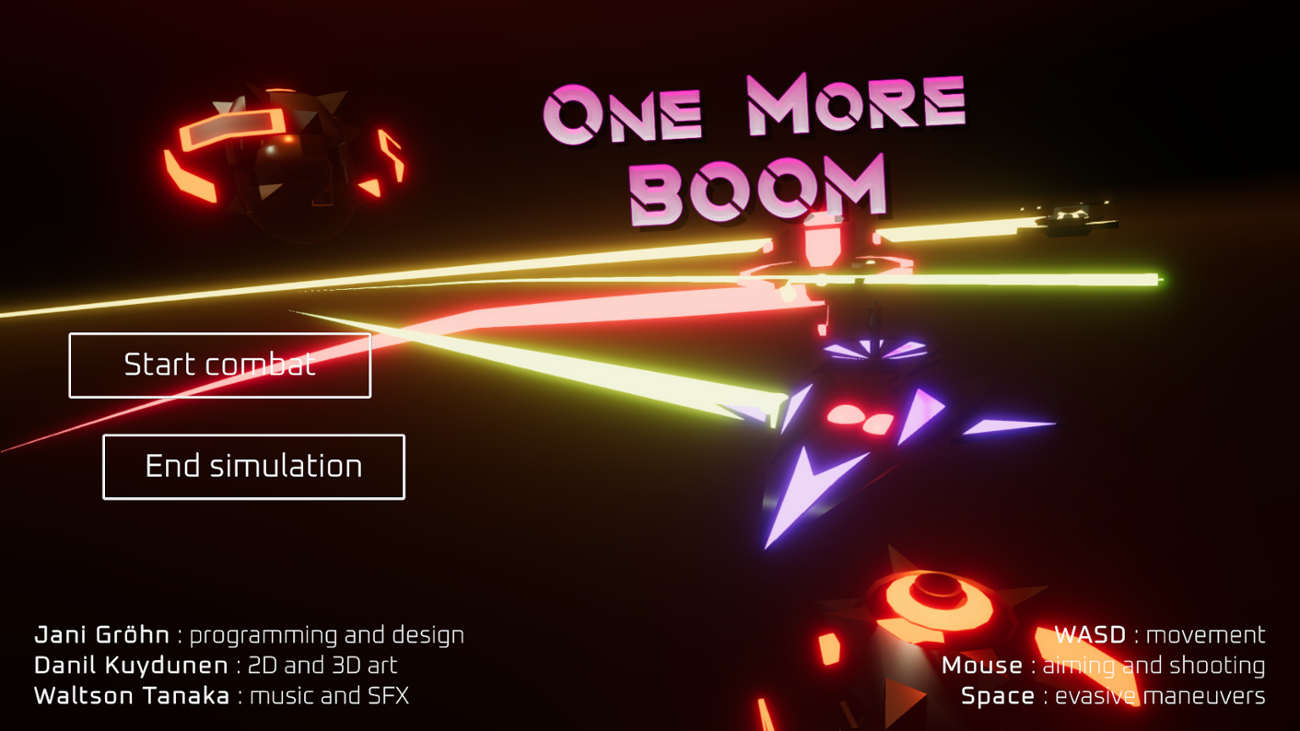Click the Mouse aiming and shooting hint
This screenshot has height=731, width=1300.
point(1105,665)
